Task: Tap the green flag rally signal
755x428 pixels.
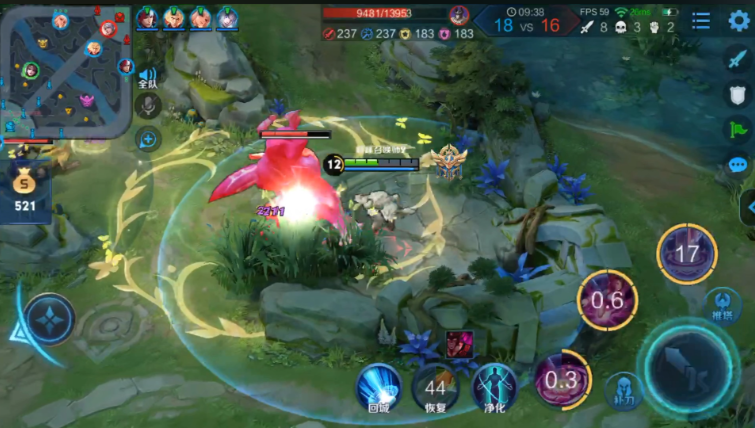Action: pyautogui.click(x=738, y=129)
